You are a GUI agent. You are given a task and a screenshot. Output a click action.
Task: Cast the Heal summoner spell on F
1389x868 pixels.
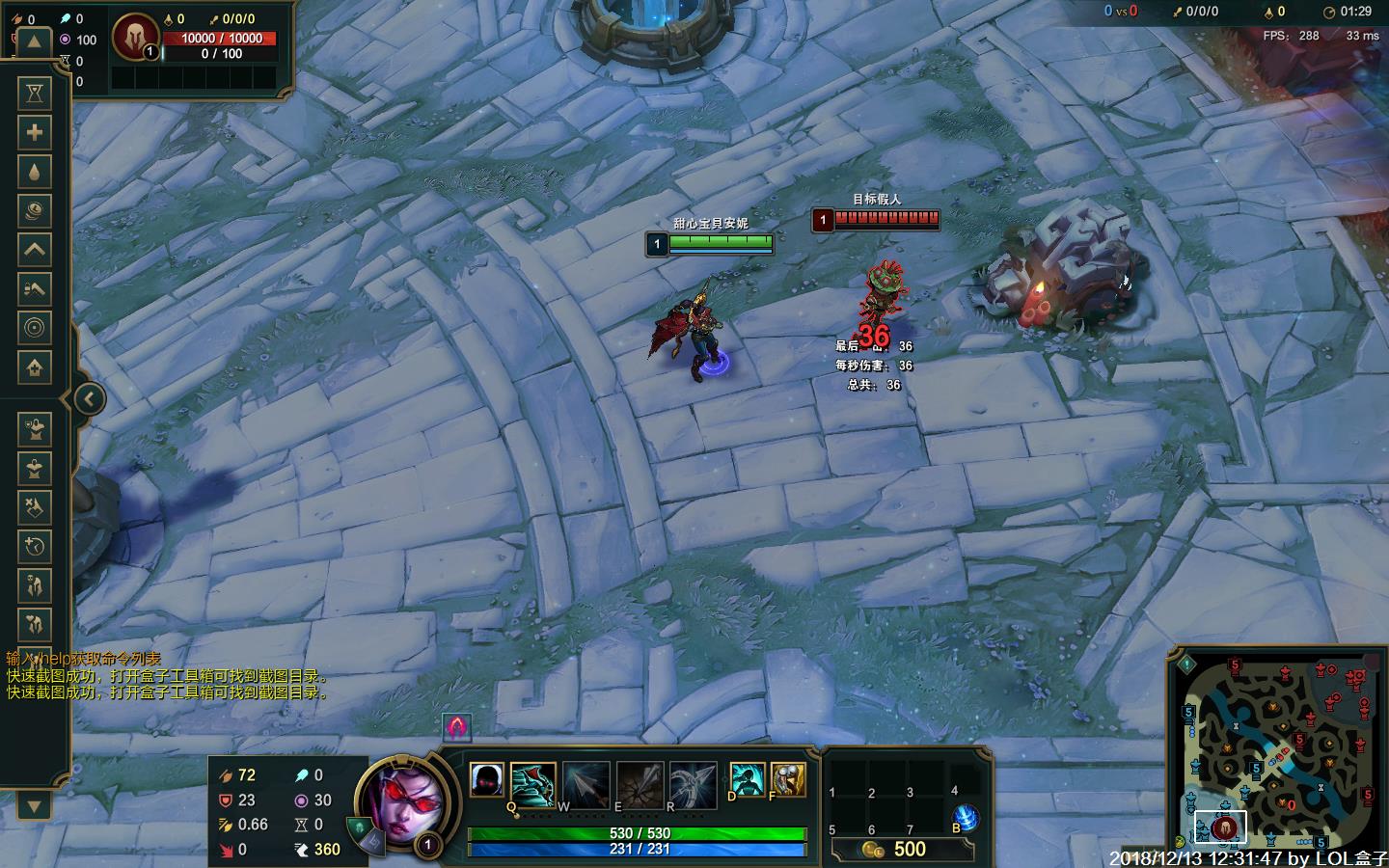click(788, 779)
